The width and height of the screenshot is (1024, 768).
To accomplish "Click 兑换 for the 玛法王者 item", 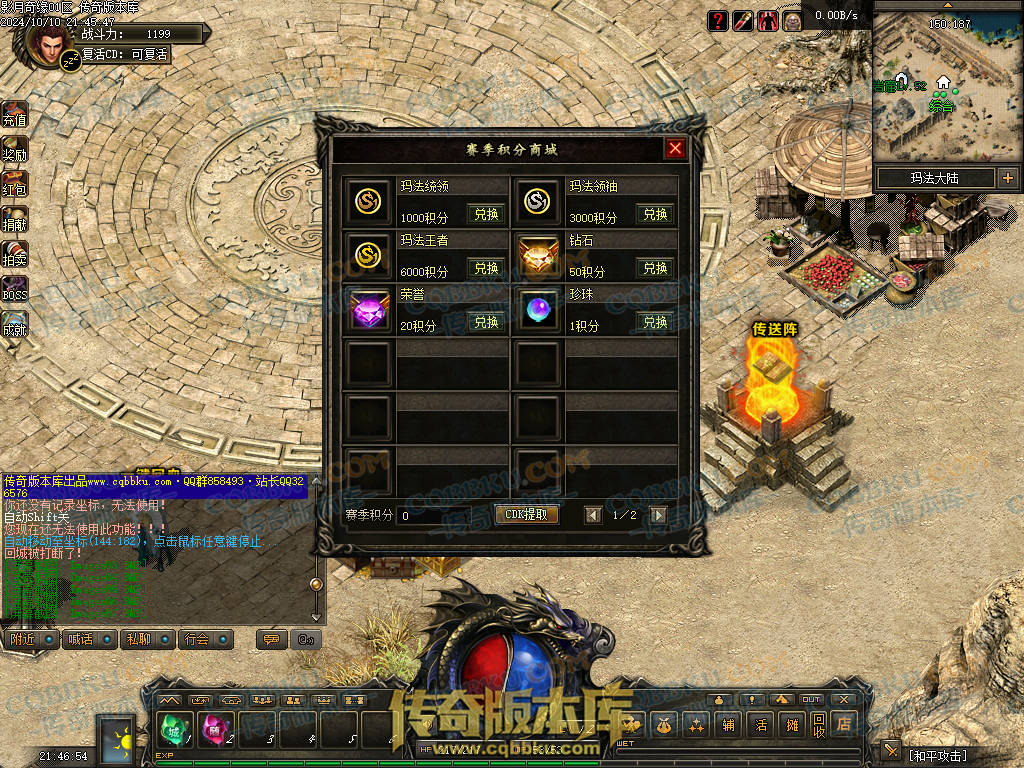I will [486, 268].
